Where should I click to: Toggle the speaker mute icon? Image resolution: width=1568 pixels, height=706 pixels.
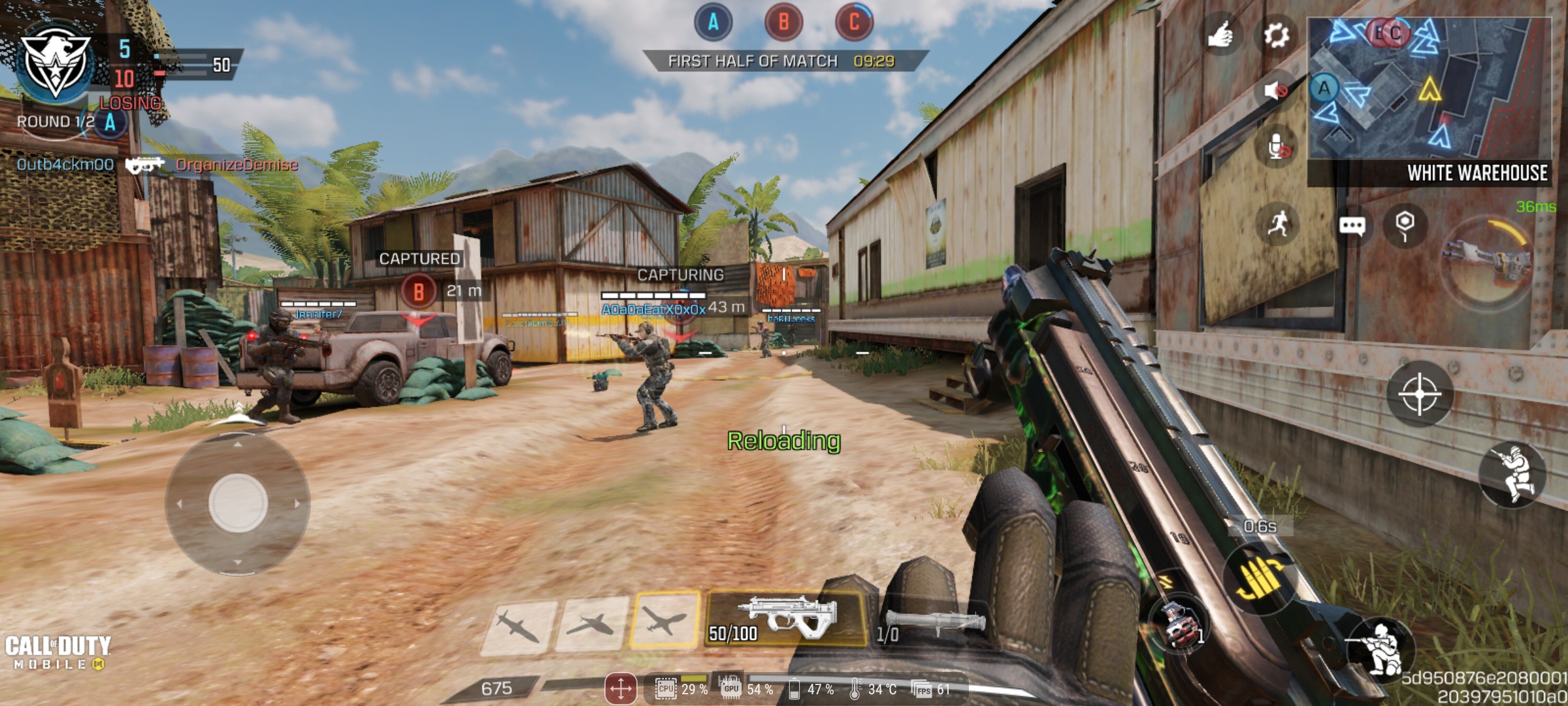pos(1275,90)
